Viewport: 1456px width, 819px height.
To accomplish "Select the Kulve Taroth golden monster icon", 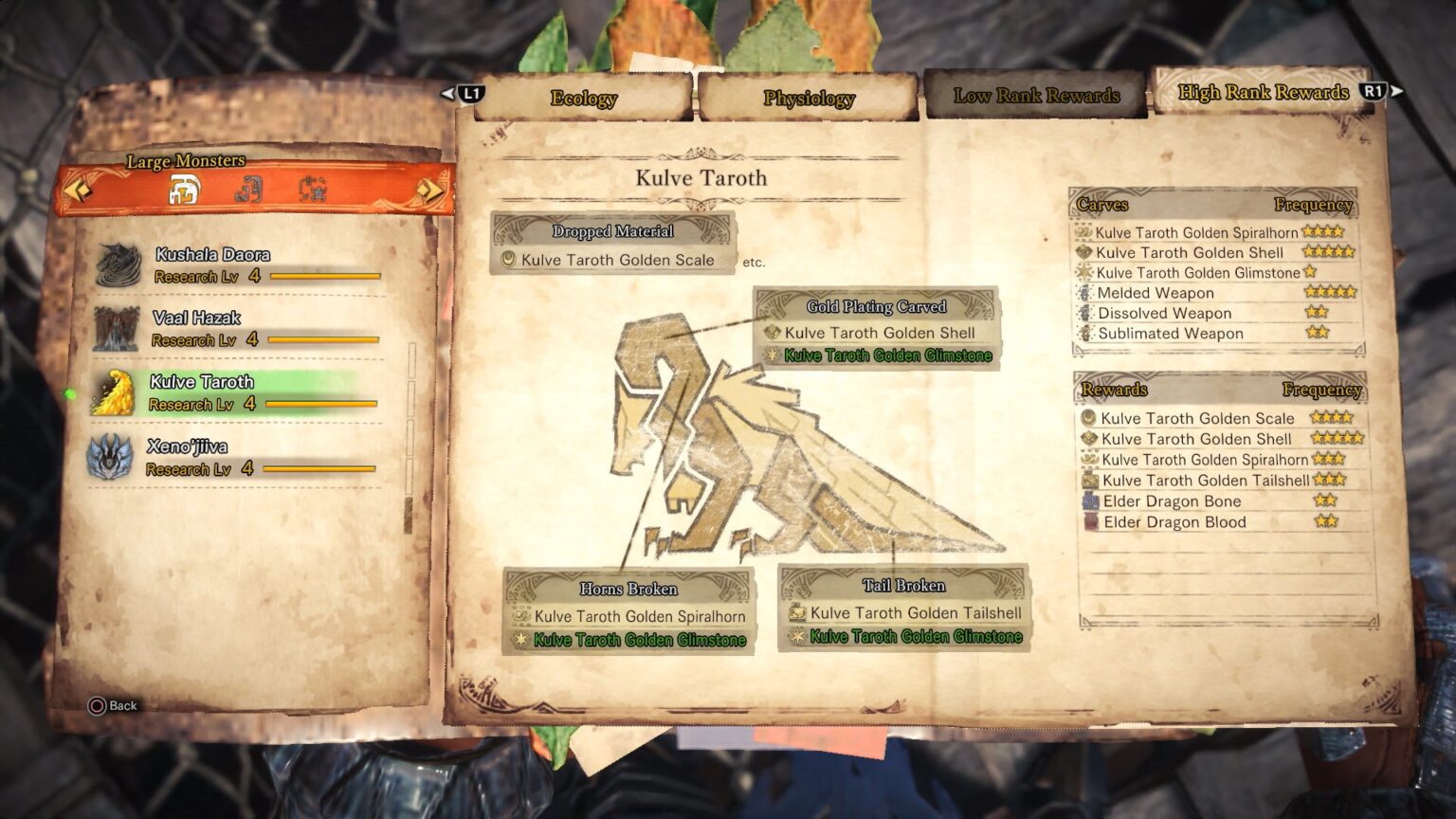I will (x=115, y=391).
